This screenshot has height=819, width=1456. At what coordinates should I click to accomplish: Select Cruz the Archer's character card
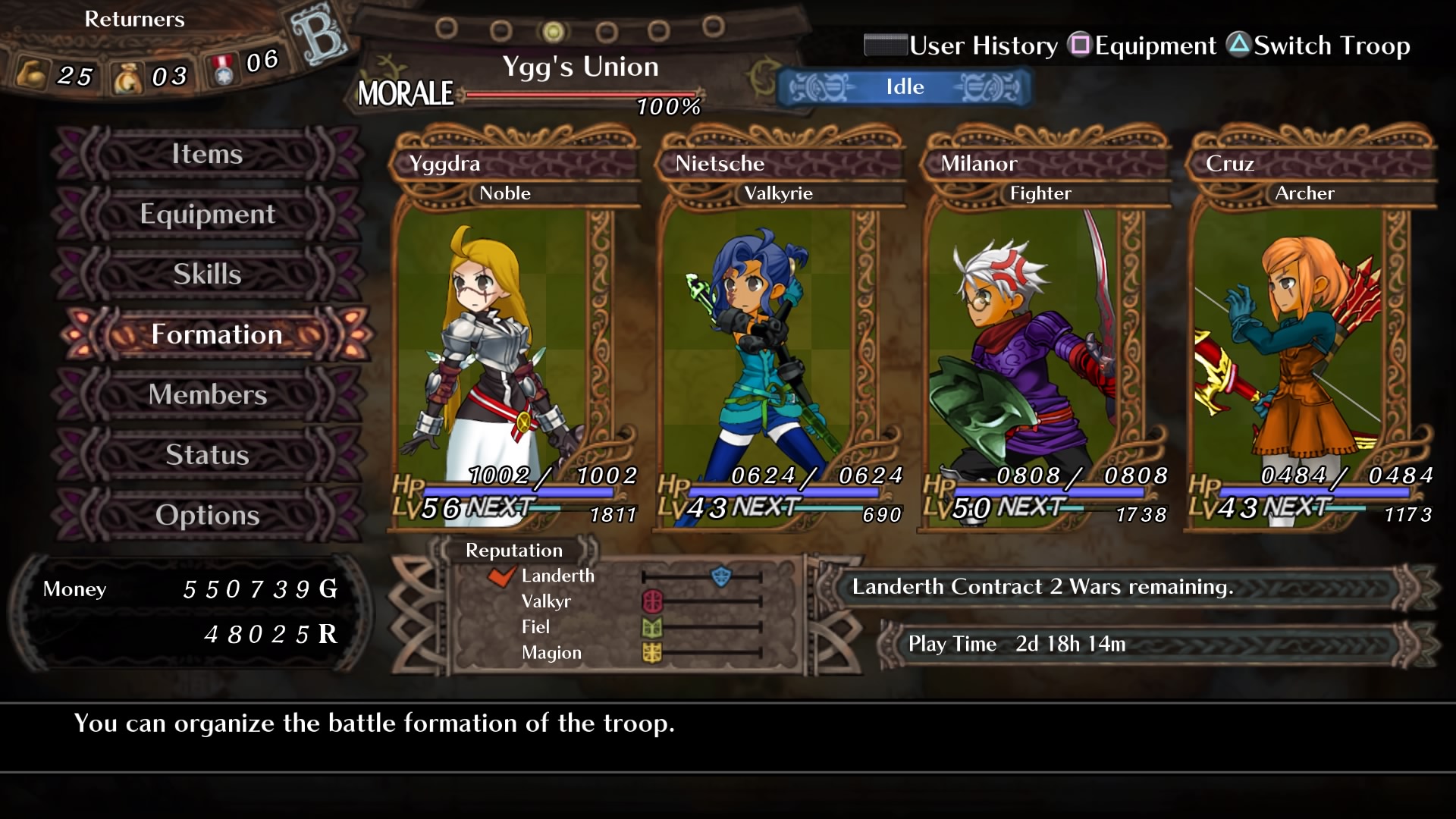pyautogui.click(x=1310, y=334)
